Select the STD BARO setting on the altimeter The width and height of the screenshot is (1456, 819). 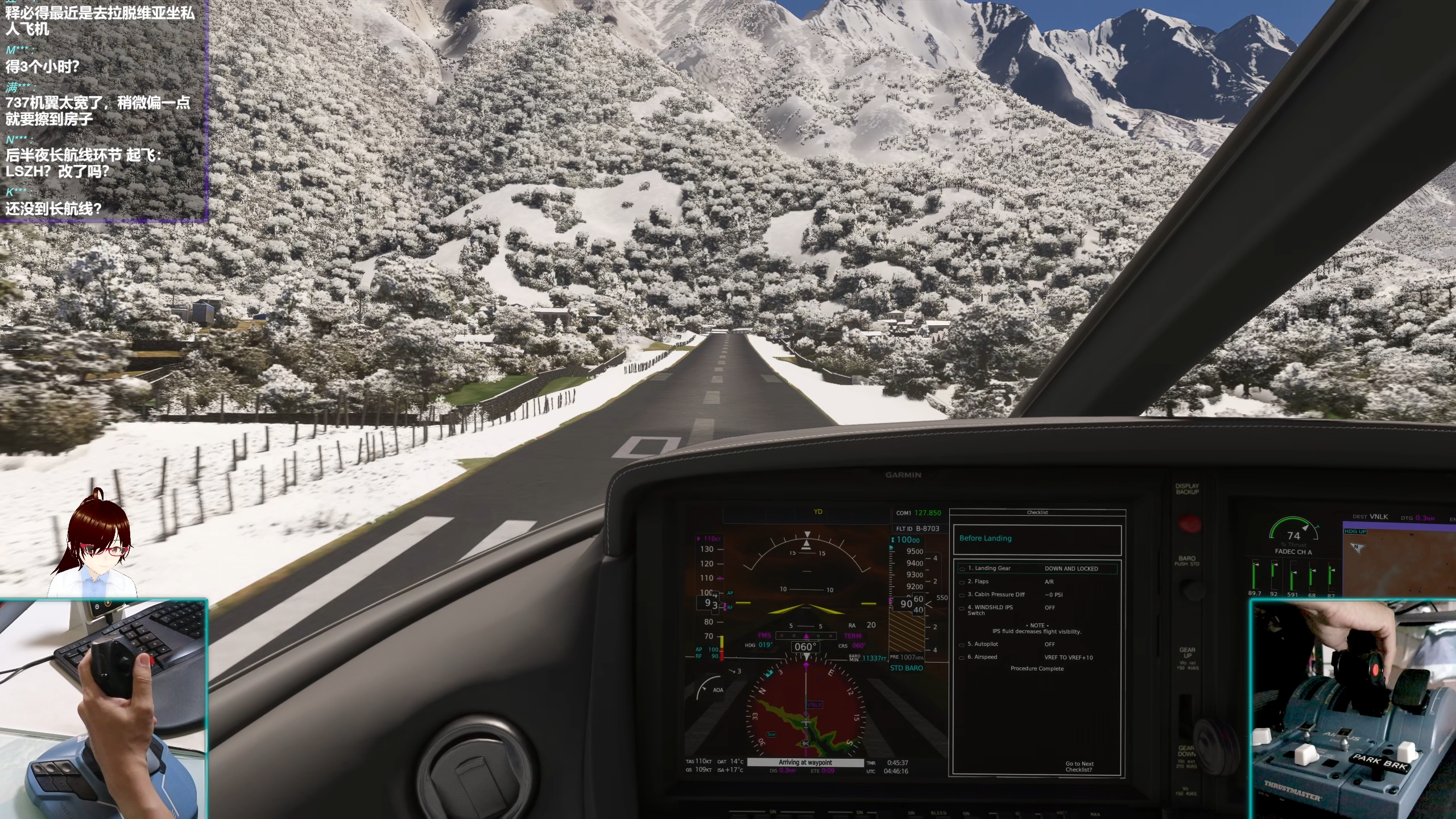click(906, 668)
